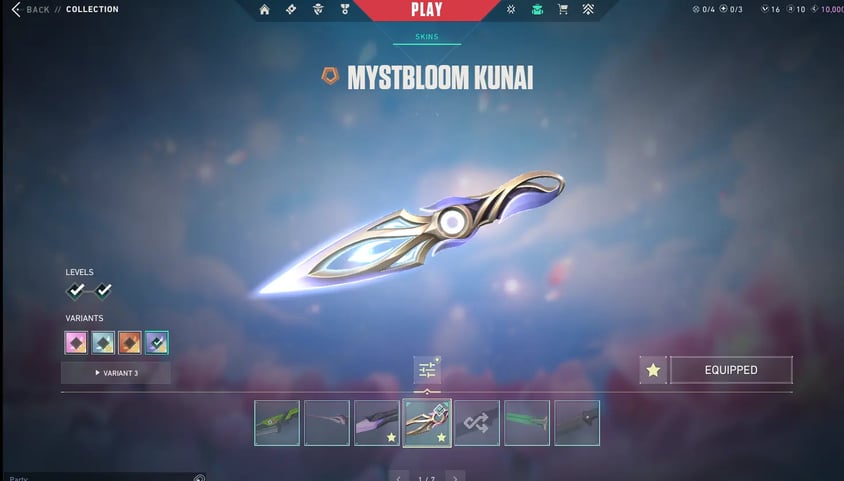Select the shuffle random melee skin tile
This screenshot has width=844, height=481.
pos(477,422)
